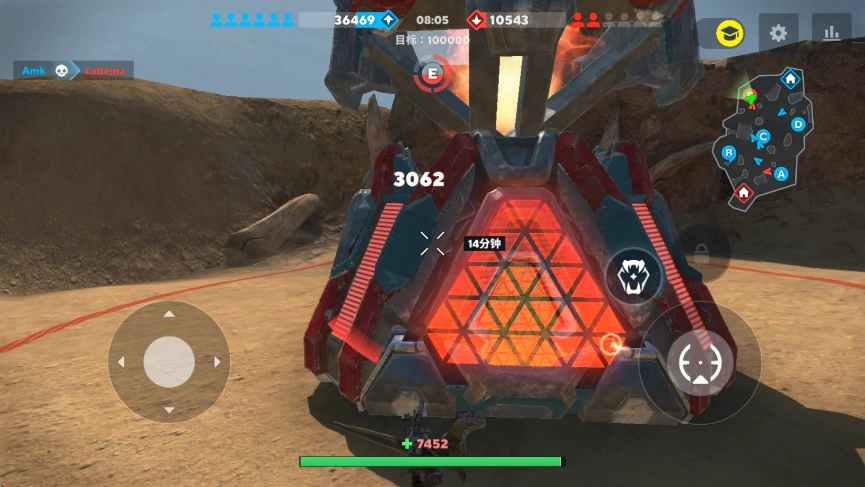Fire weapons with the crosshair button
The width and height of the screenshot is (865, 487).
700,362
